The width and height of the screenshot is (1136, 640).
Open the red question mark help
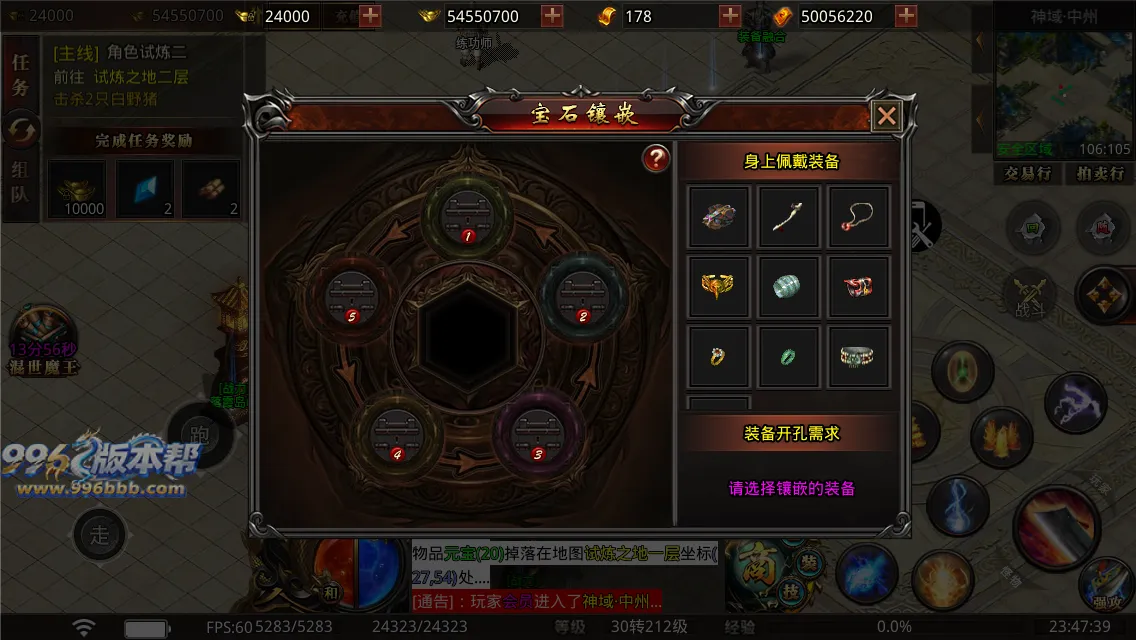point(656,158)
